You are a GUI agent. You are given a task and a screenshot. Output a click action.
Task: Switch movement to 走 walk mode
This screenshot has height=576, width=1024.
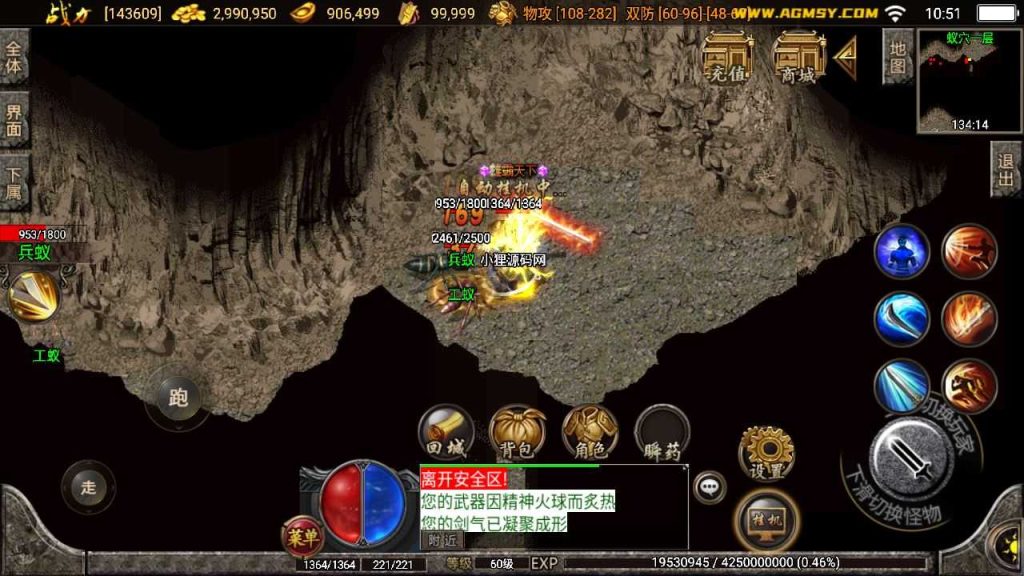(x=88, y=487)
